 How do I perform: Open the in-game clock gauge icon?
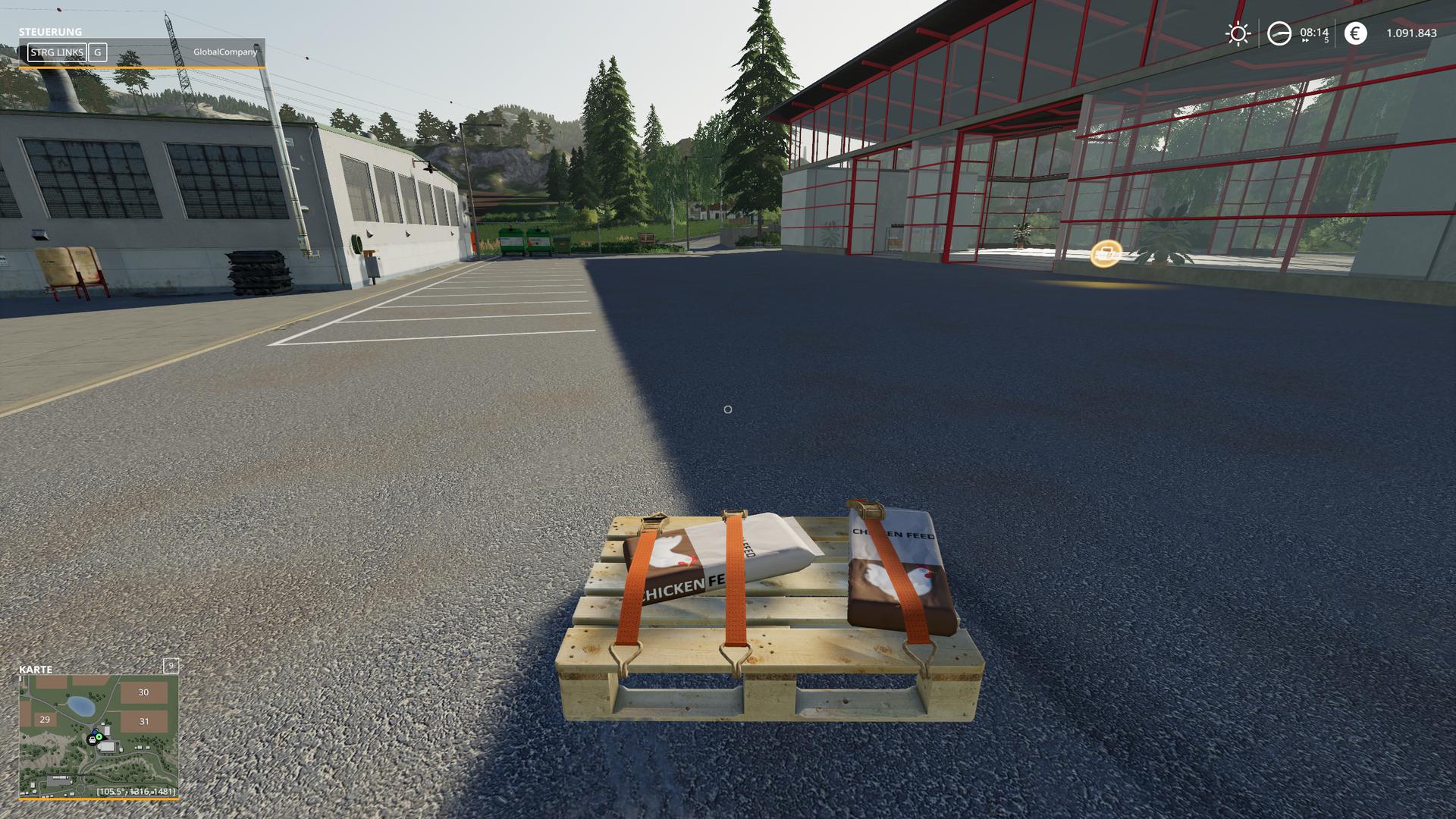coord(1279,33)
